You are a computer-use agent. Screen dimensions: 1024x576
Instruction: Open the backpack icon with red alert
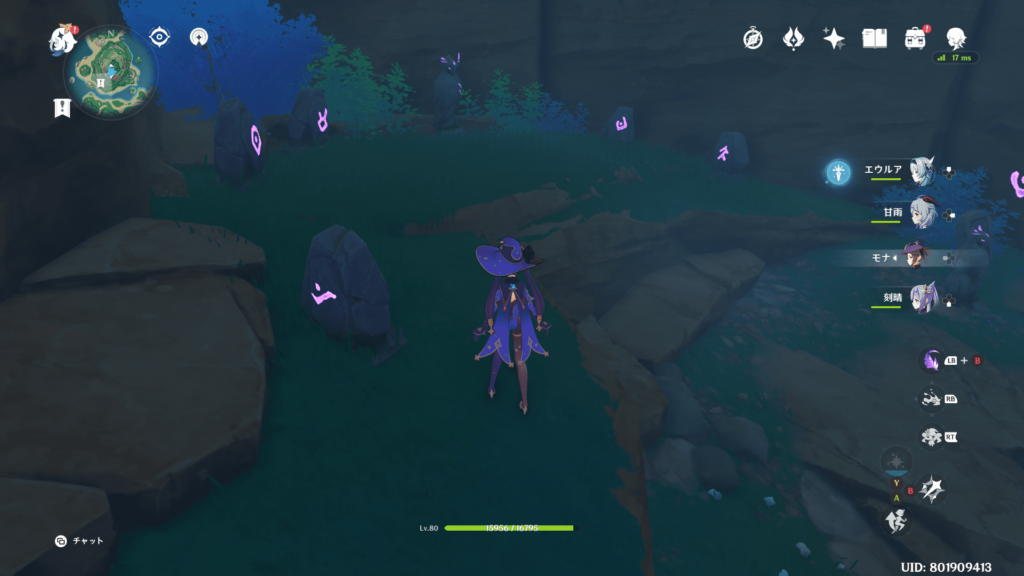click(x=915, y=38)
